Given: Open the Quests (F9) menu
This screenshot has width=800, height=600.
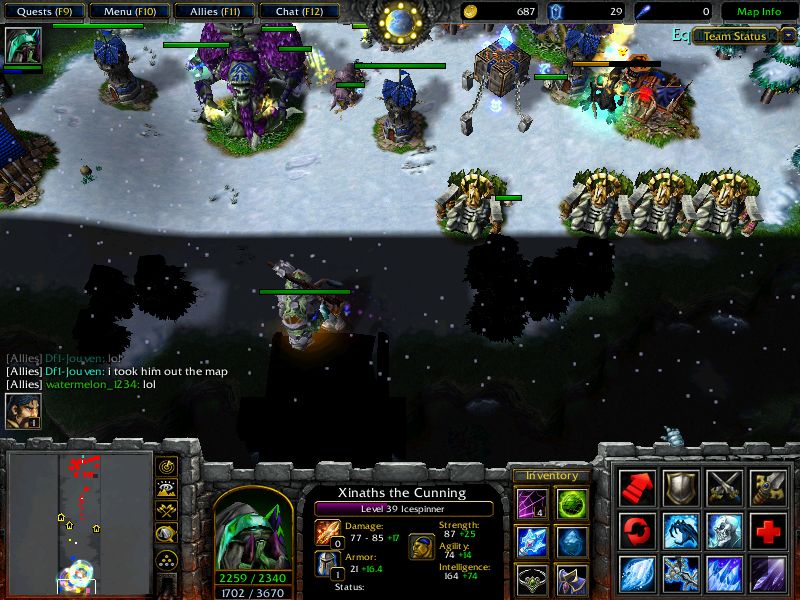Looking at the screenshot, I should [x=43, y=12].
